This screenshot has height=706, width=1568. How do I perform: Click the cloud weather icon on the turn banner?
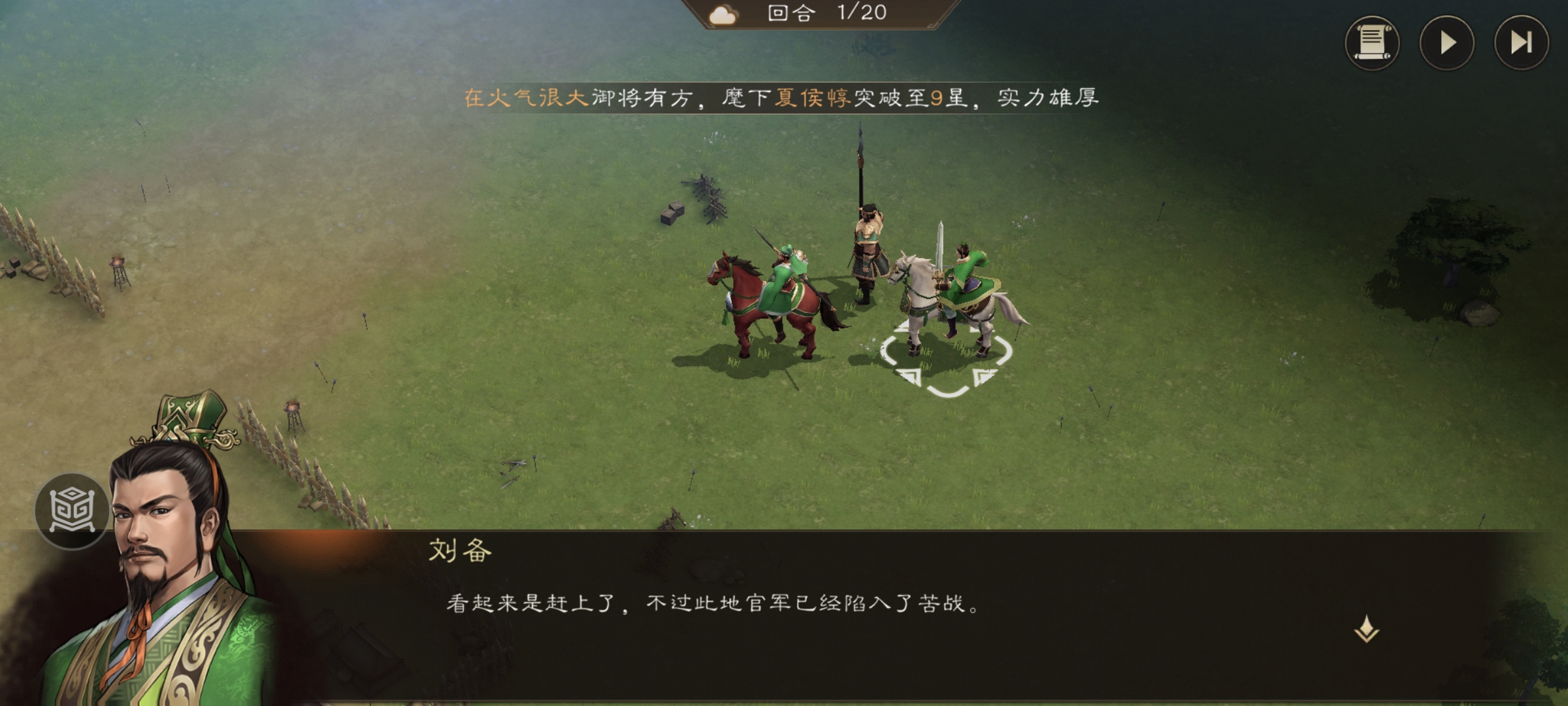pos(721,14)
